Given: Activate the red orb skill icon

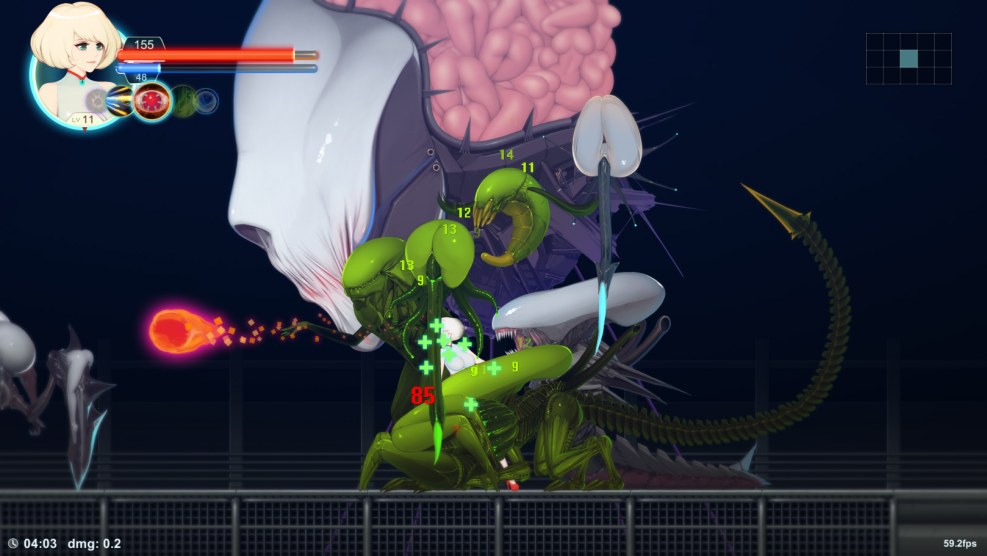Looking at the screenshot, I should 152,100.
